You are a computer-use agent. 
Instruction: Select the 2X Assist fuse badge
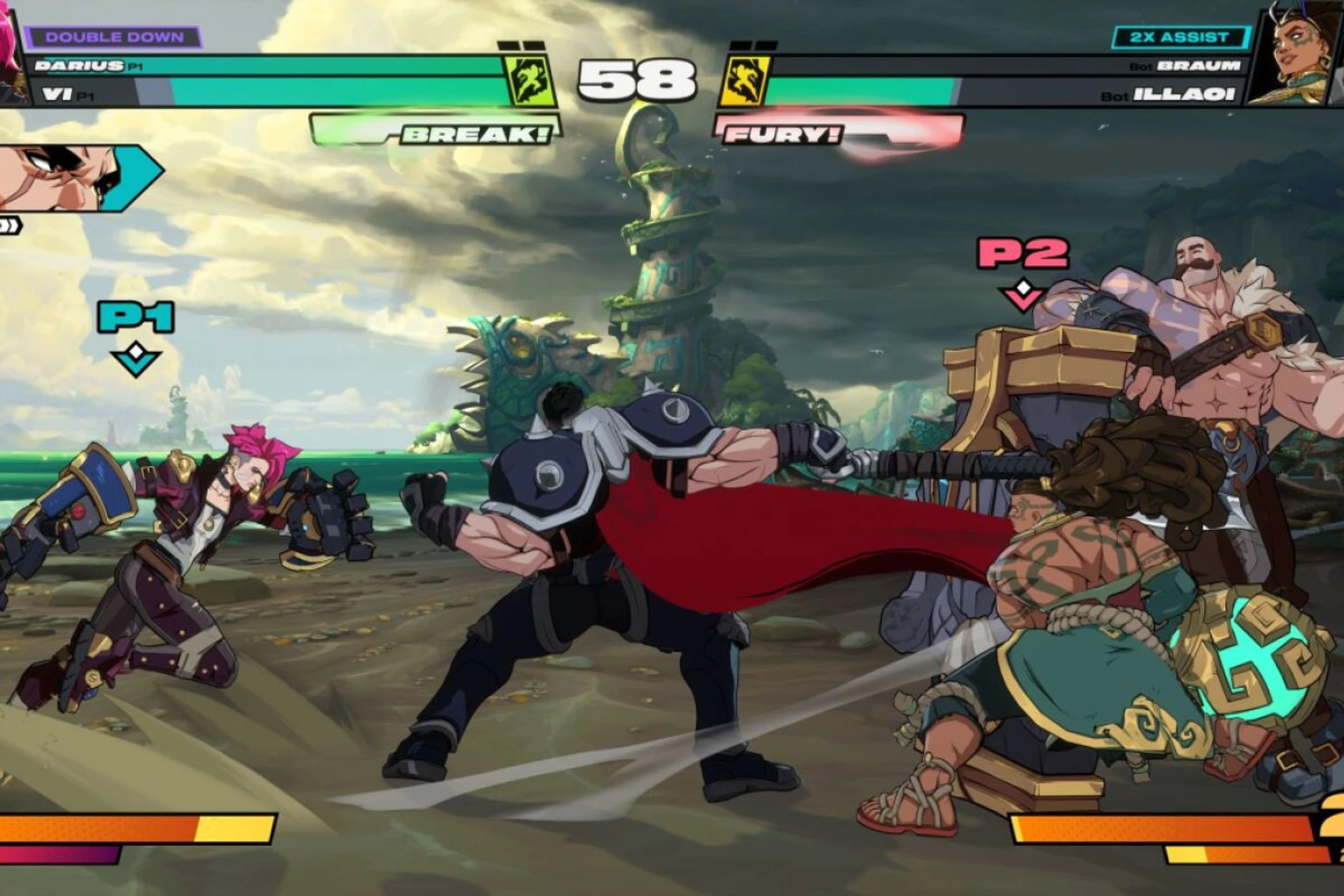(x=1180, y=38)
